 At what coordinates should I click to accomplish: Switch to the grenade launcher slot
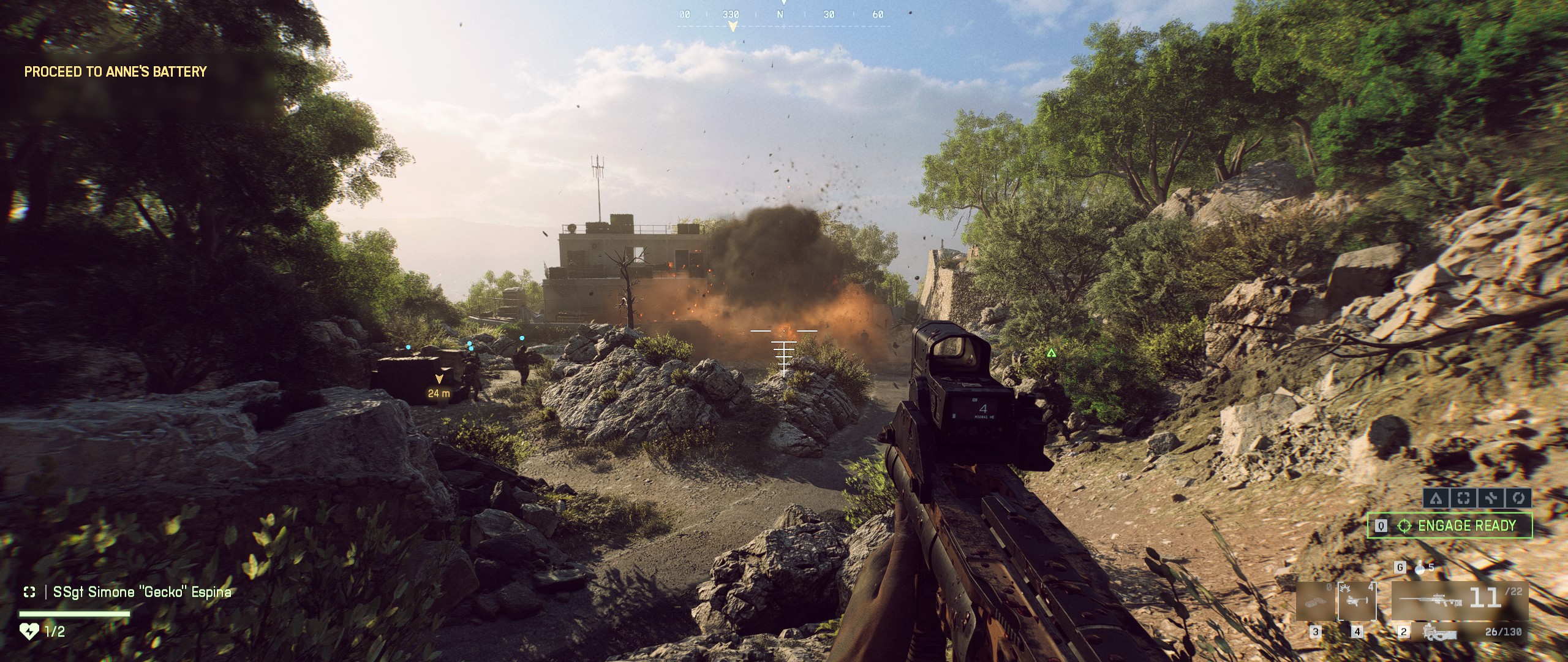1357,602
